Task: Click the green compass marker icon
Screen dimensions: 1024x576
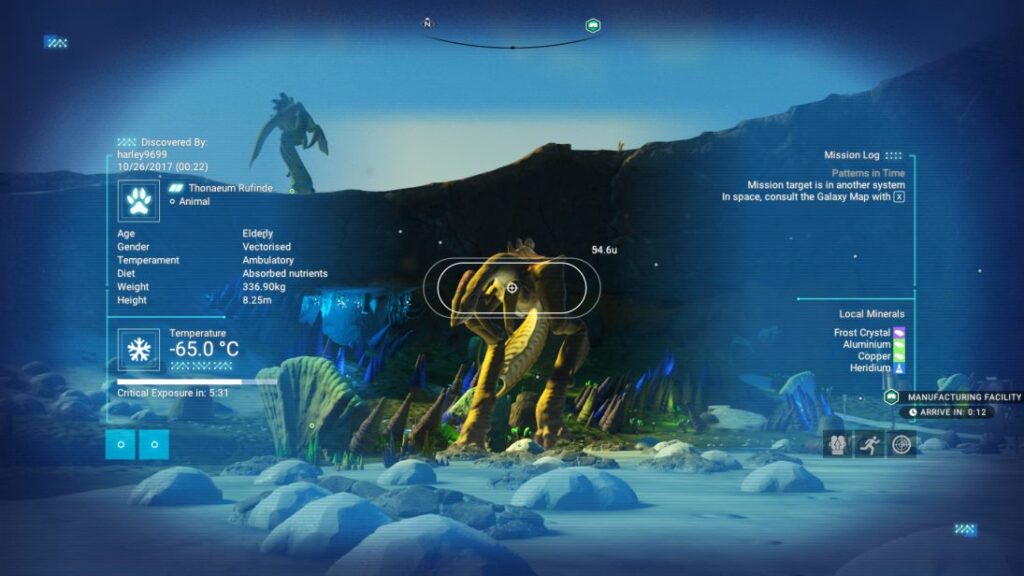Action: (592, 25)
